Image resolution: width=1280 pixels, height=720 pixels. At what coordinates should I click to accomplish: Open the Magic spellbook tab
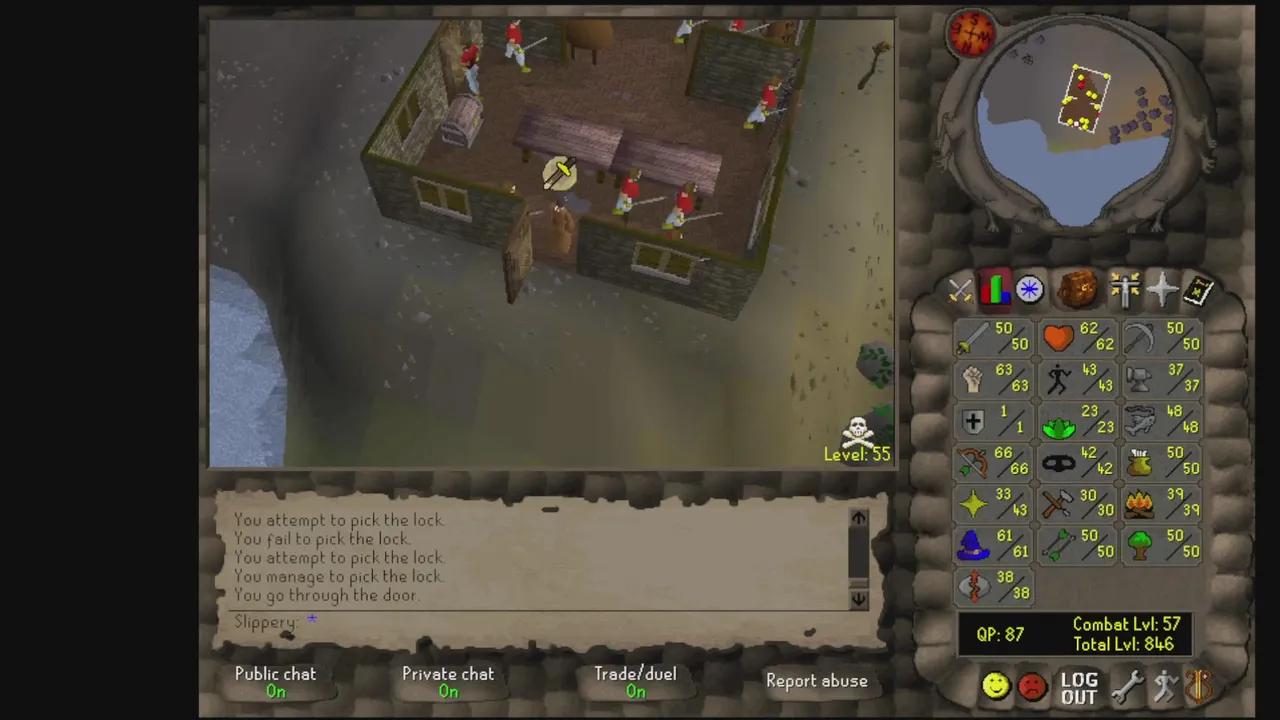coord(1197,290)
